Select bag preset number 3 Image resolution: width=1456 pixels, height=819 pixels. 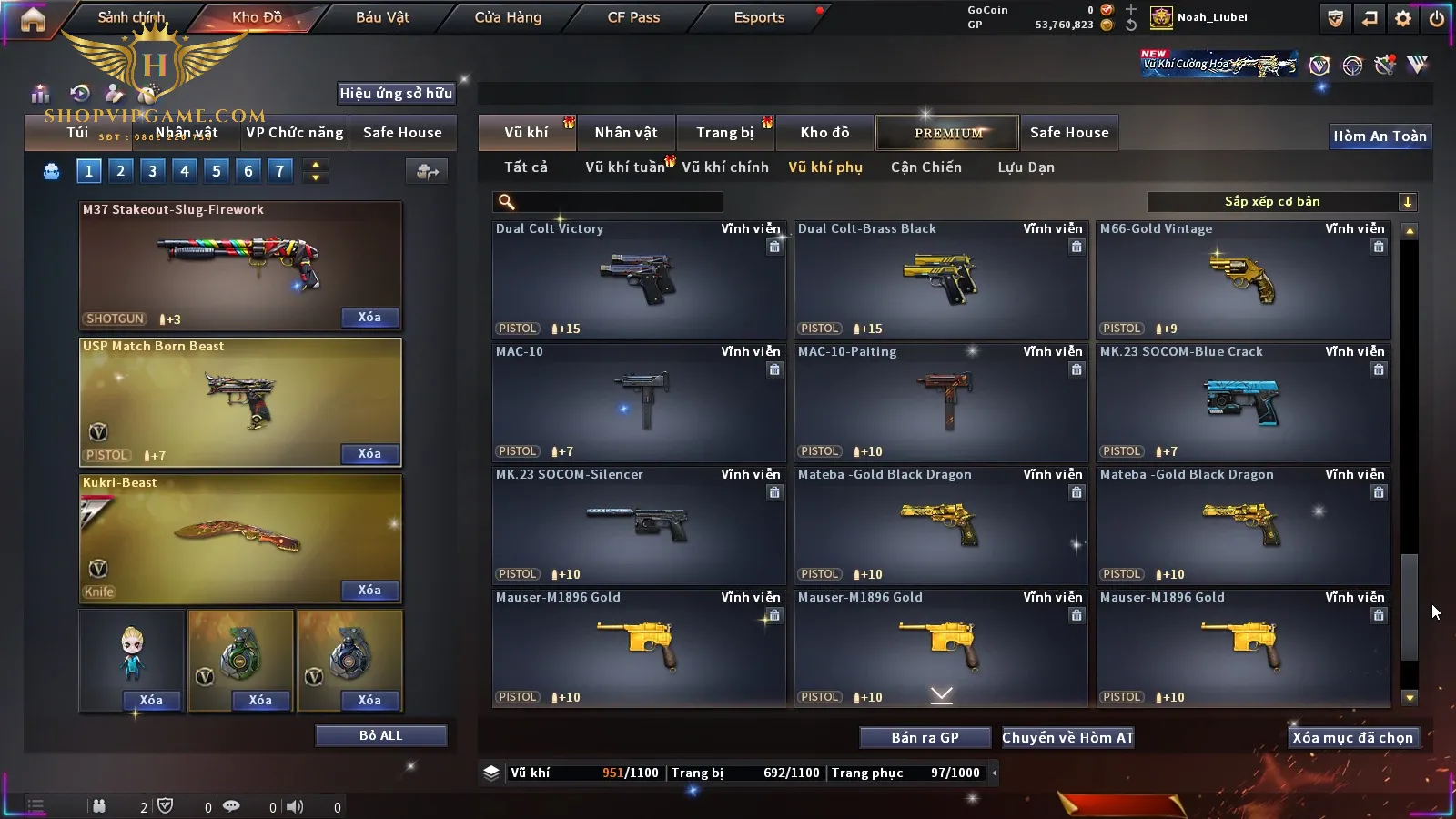click(152, 170)
